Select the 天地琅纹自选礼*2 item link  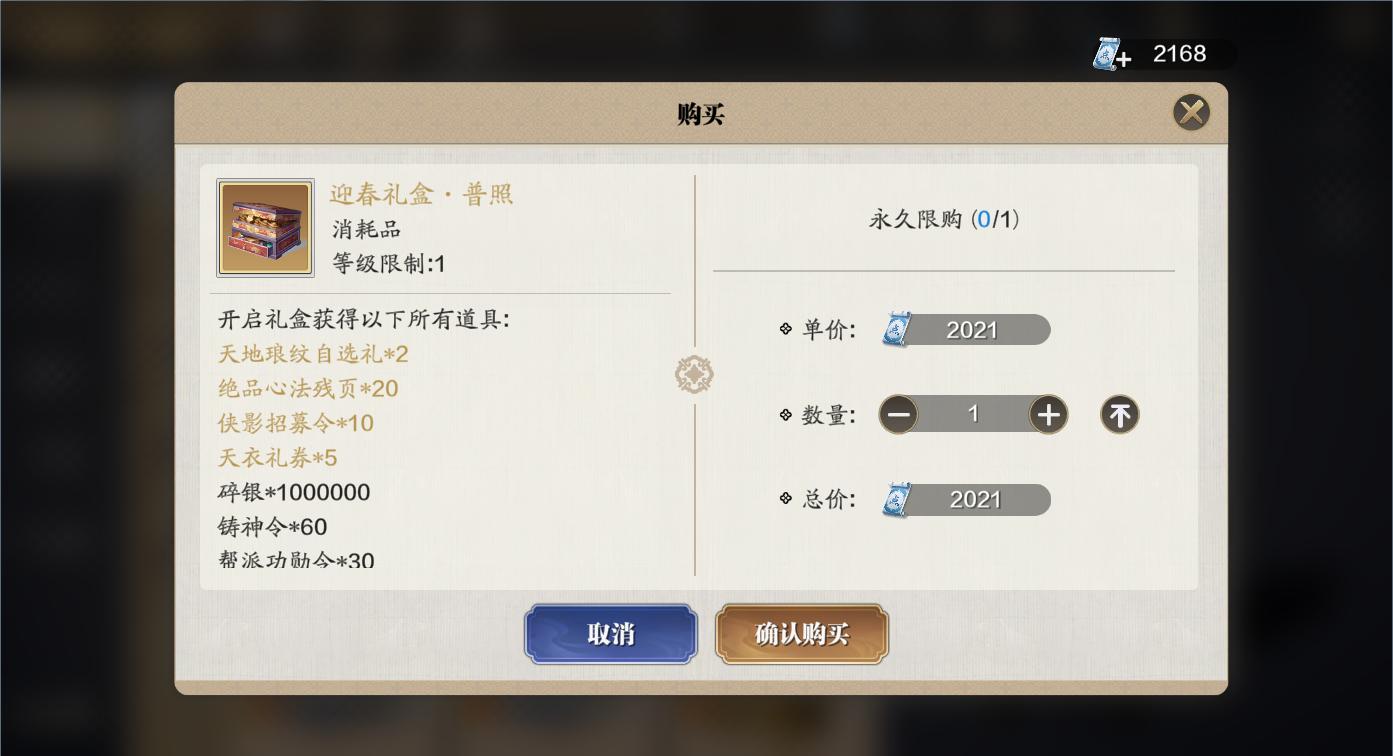[x=314, y=354]
